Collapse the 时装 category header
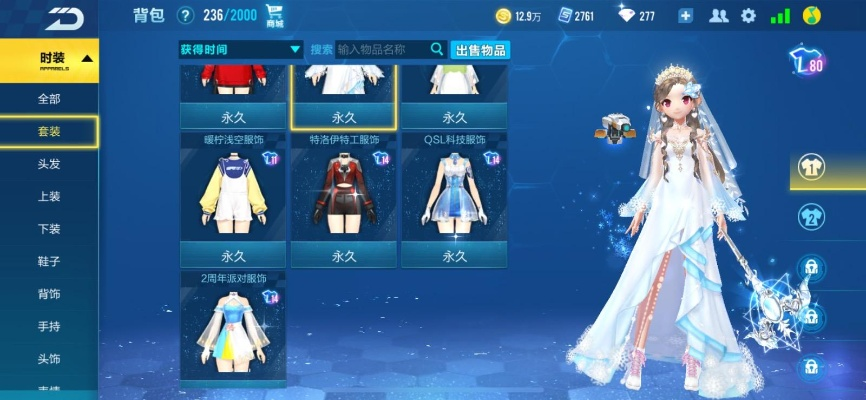Image resolution: width=866 pixels, height=400 pixels. (x=50, y=59)
